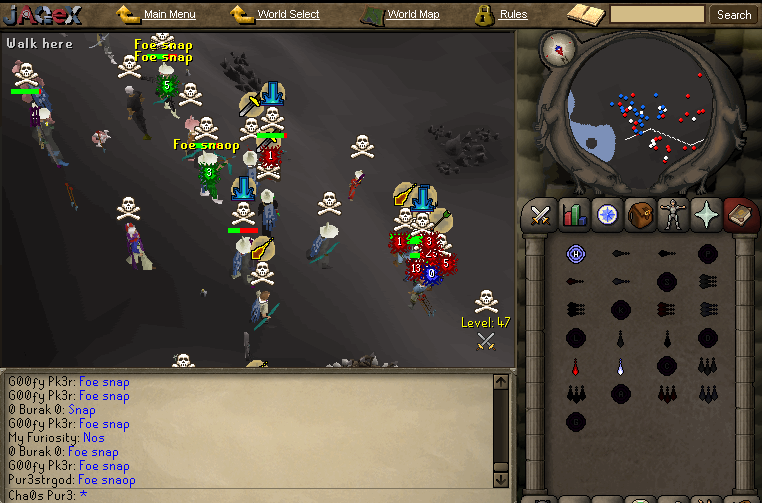Click the search text field
The width and height of the screenshot is (762, 503).
click(657, 15)
